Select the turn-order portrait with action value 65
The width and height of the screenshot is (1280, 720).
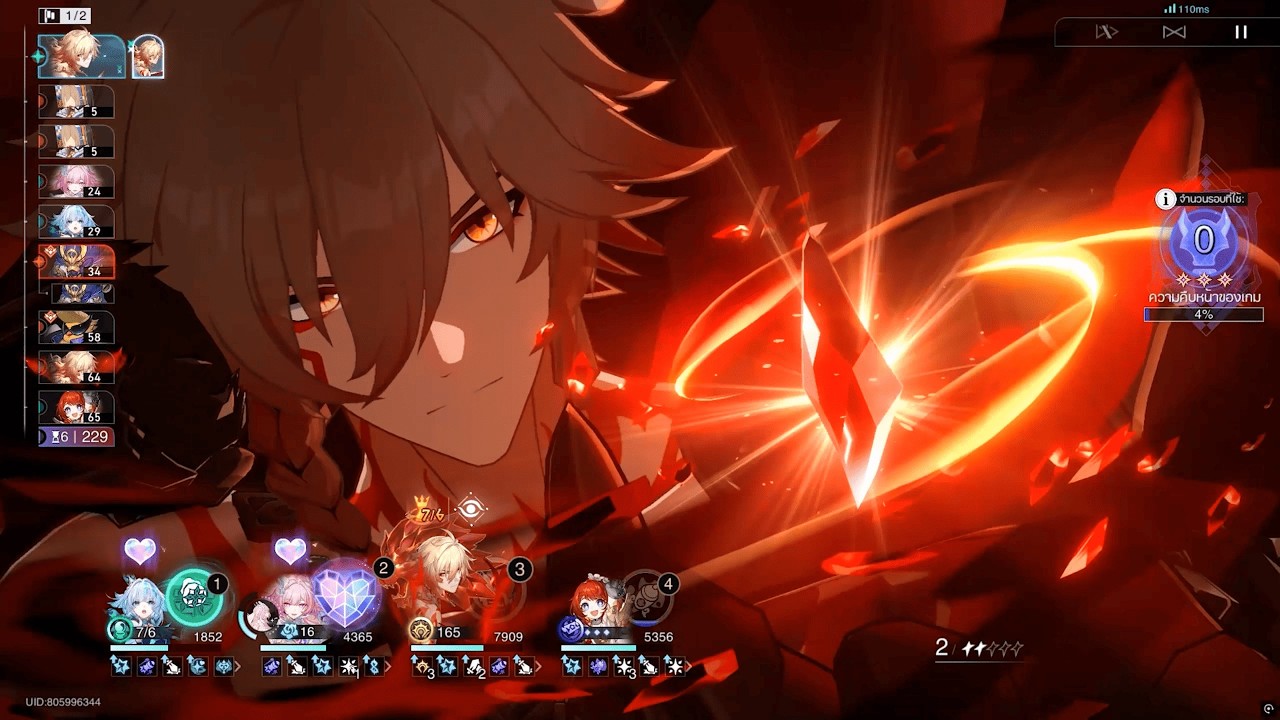[x=76, y=408]
